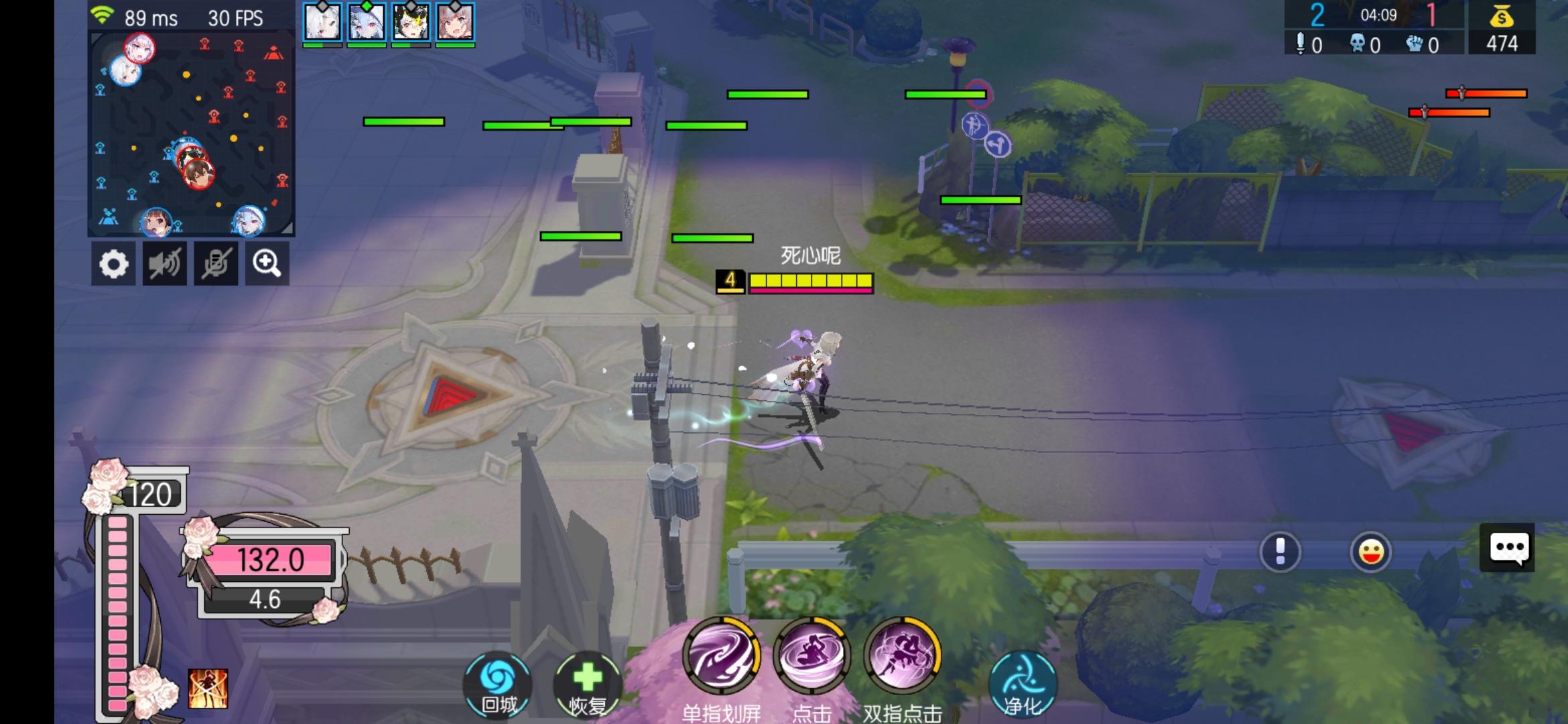Toggle the microphone mute icon
The height and width of the screenshot is (724, 1568).
[x=215, y=264]
